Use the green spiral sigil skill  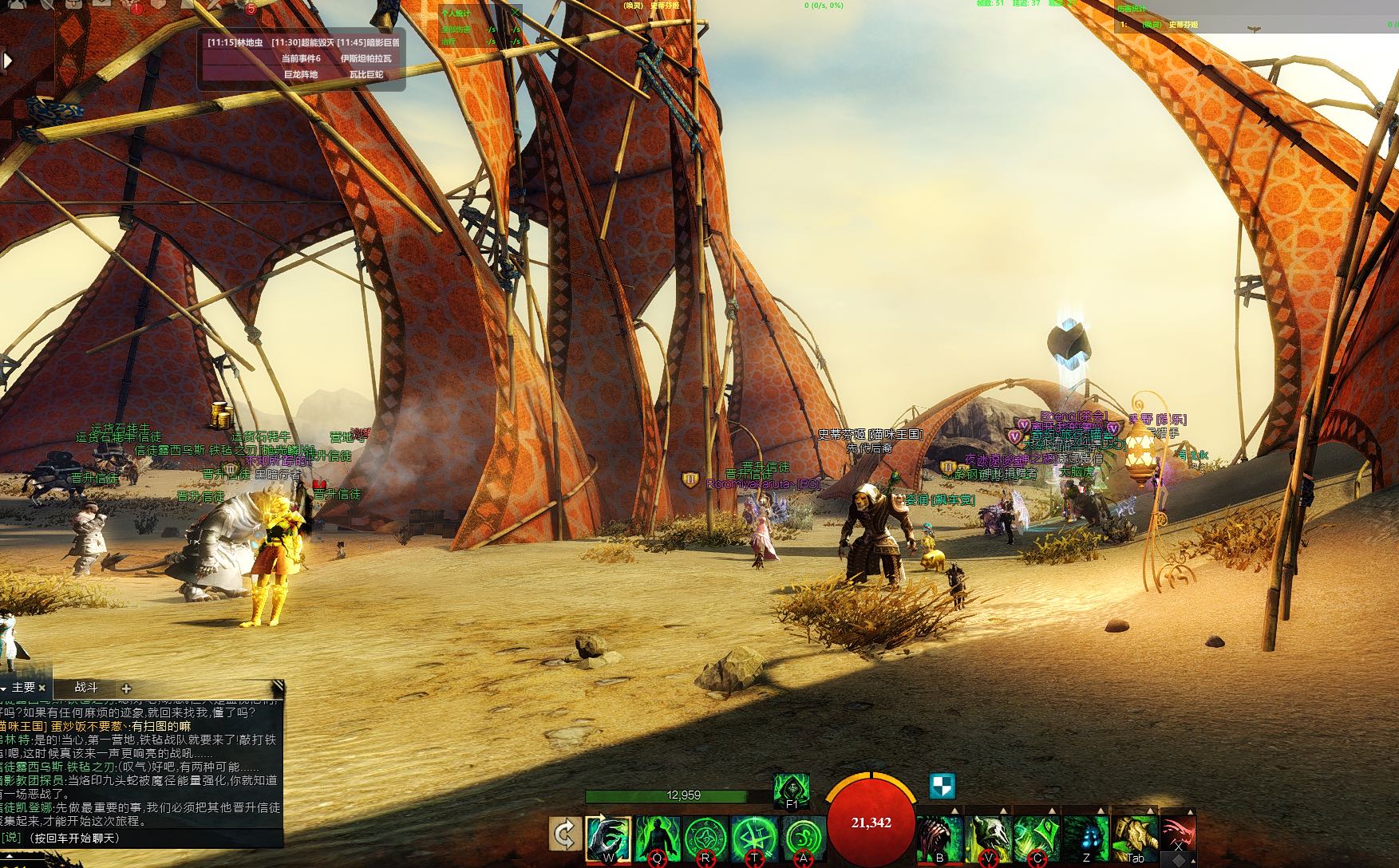[x=802, y=838]
